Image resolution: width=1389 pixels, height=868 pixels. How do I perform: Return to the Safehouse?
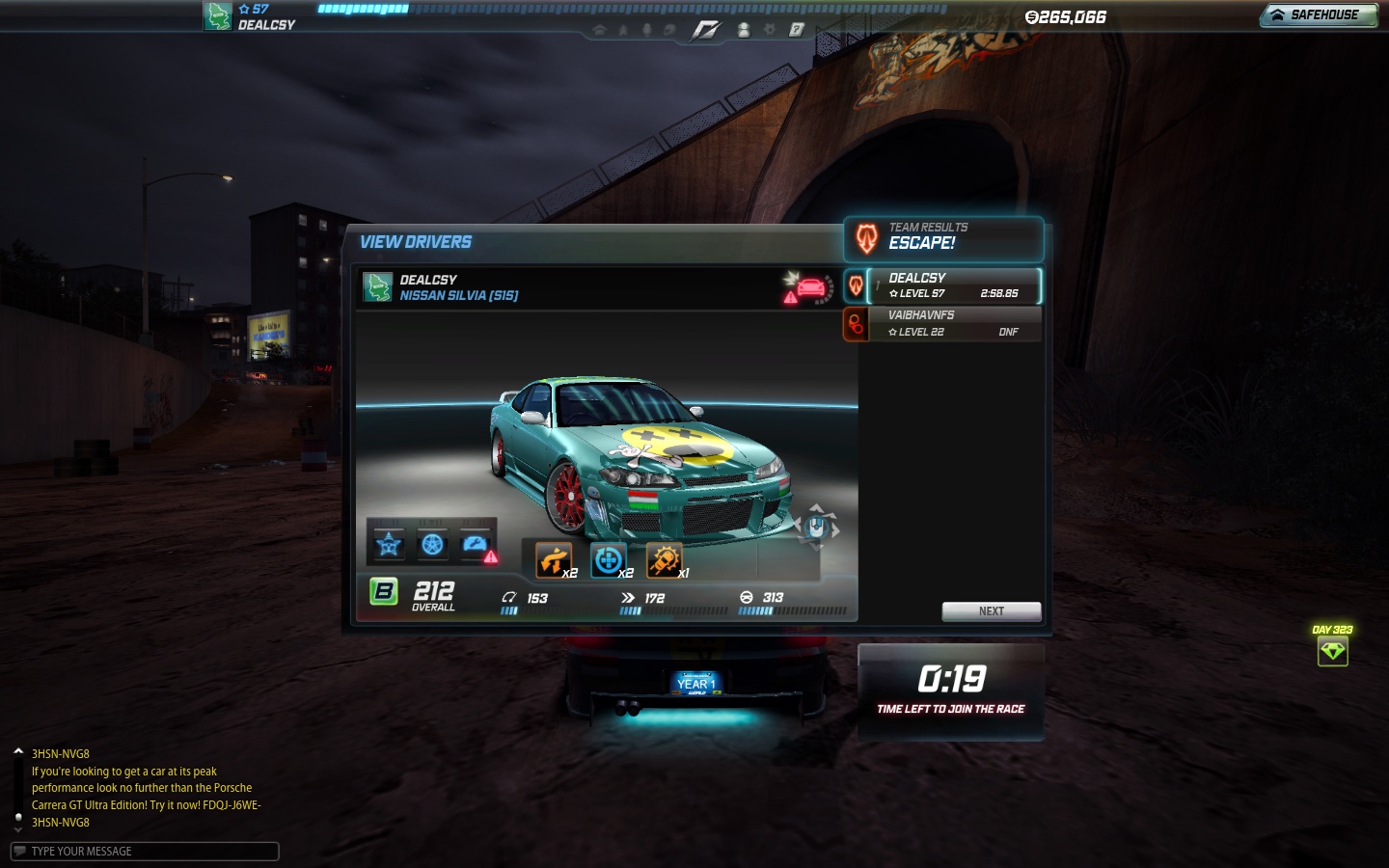[x=1318, y=15]
